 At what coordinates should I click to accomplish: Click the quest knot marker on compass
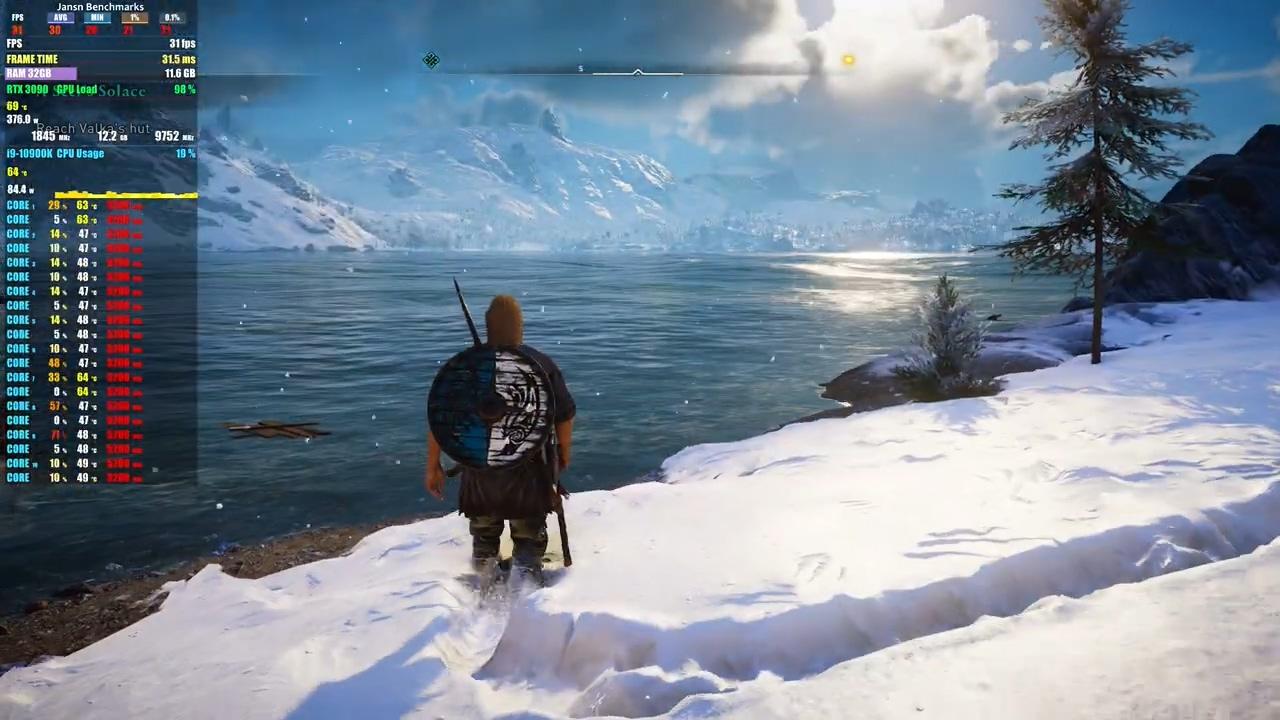(430, 61)
